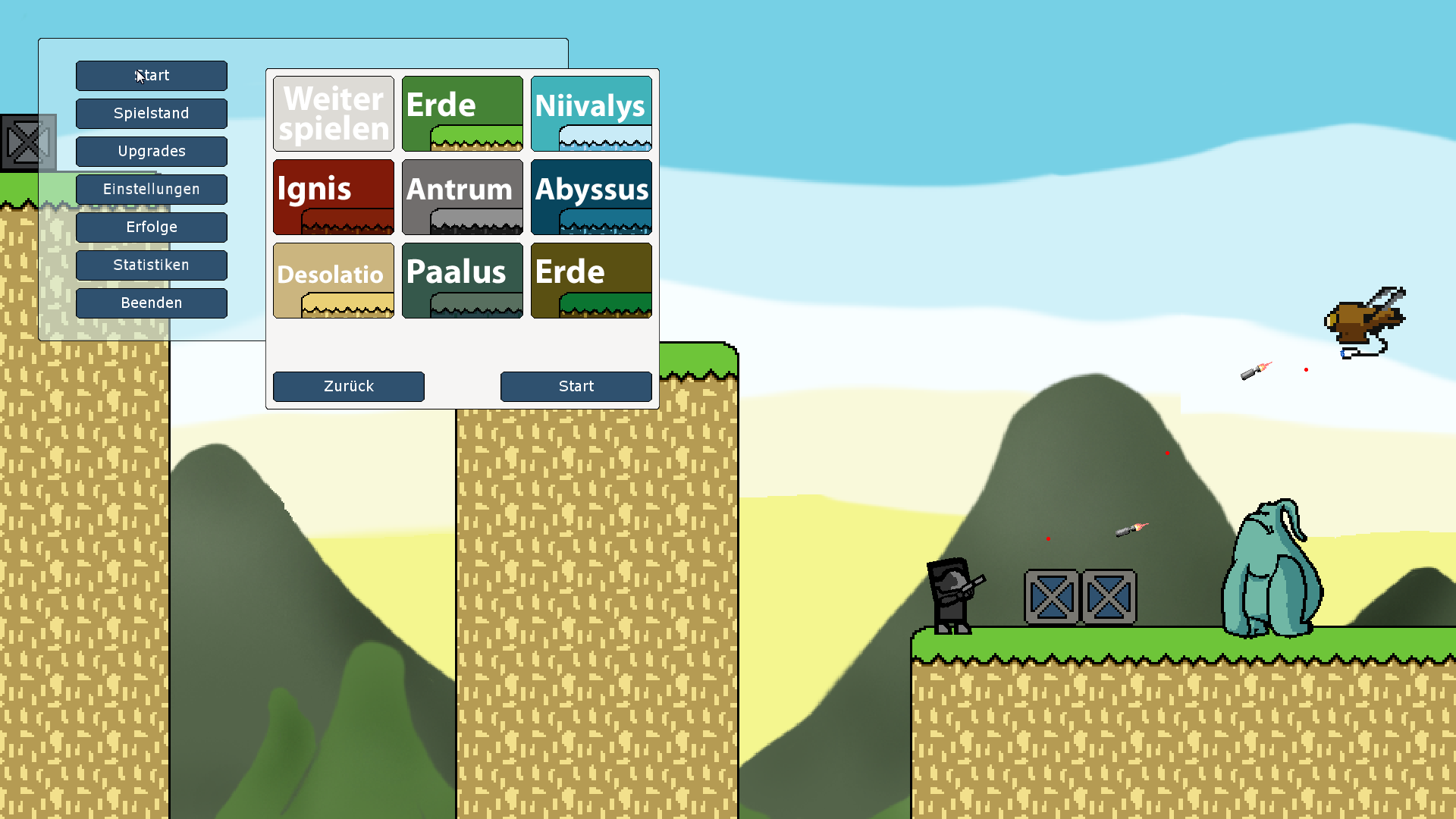The height and width of the screenshot is (819, 1456).
Task: Select the olive-brown Erde world tile
Action: click(591, 281)
